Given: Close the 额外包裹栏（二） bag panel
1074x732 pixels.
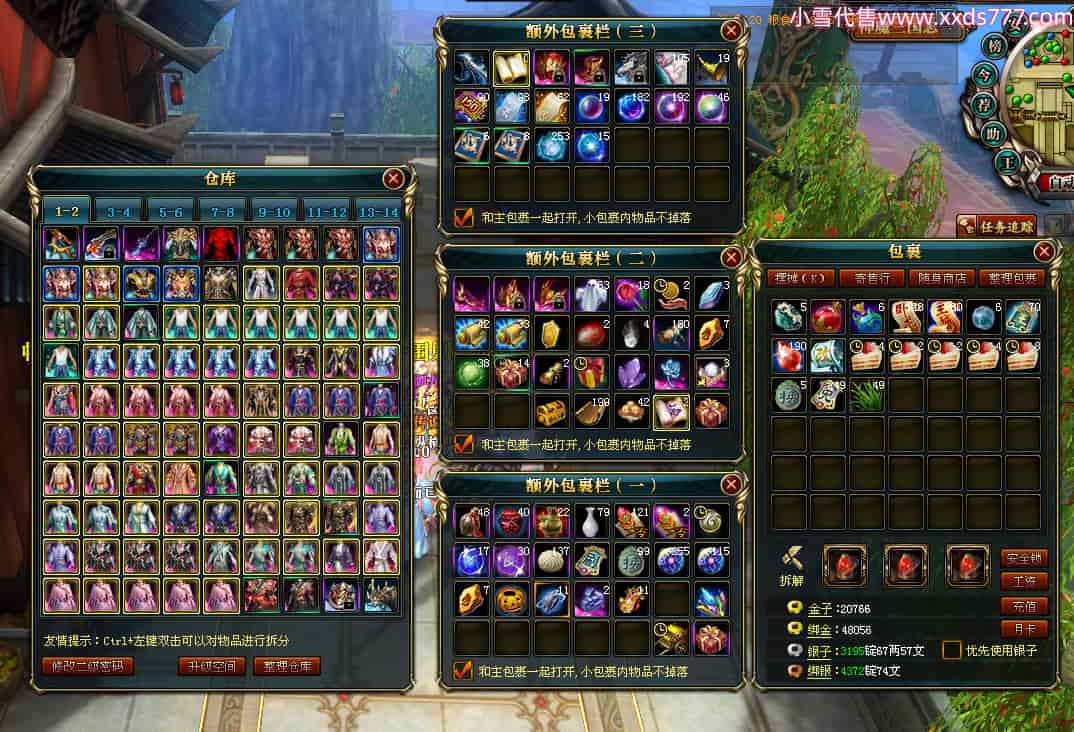Looking at the screenshot, I should (732, 258).
